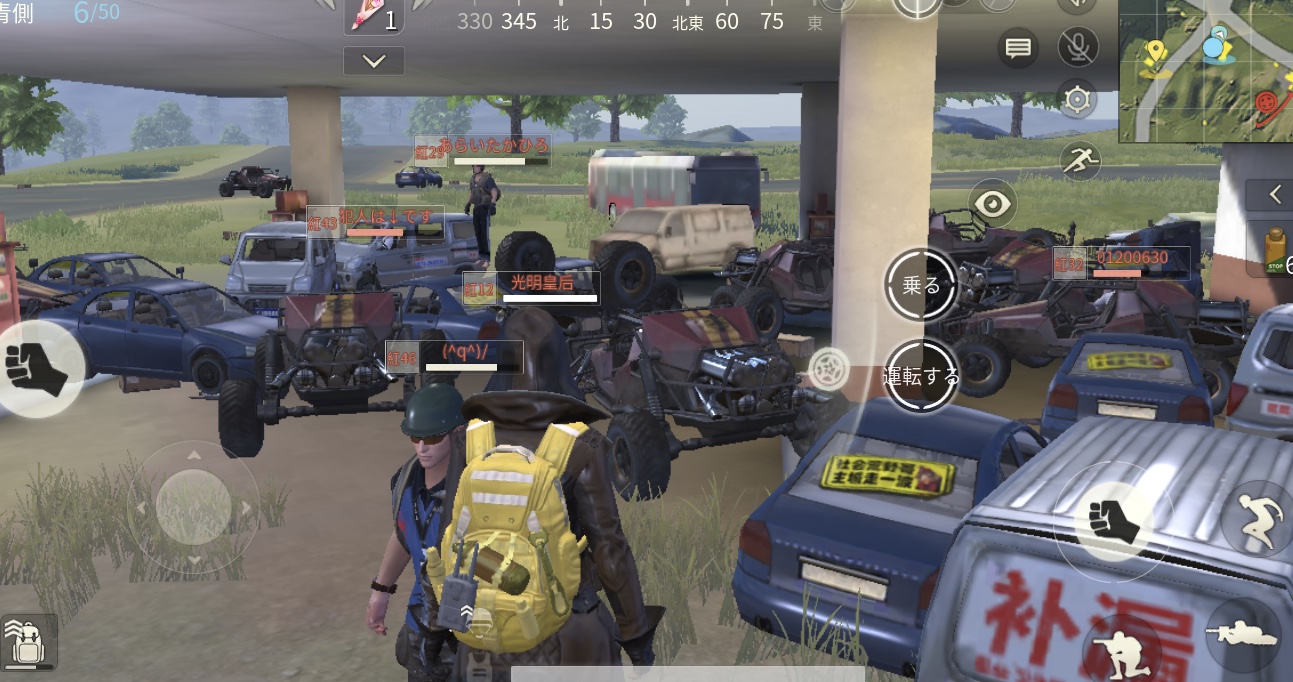Open the backpack inventory

(x=27, y=640)
